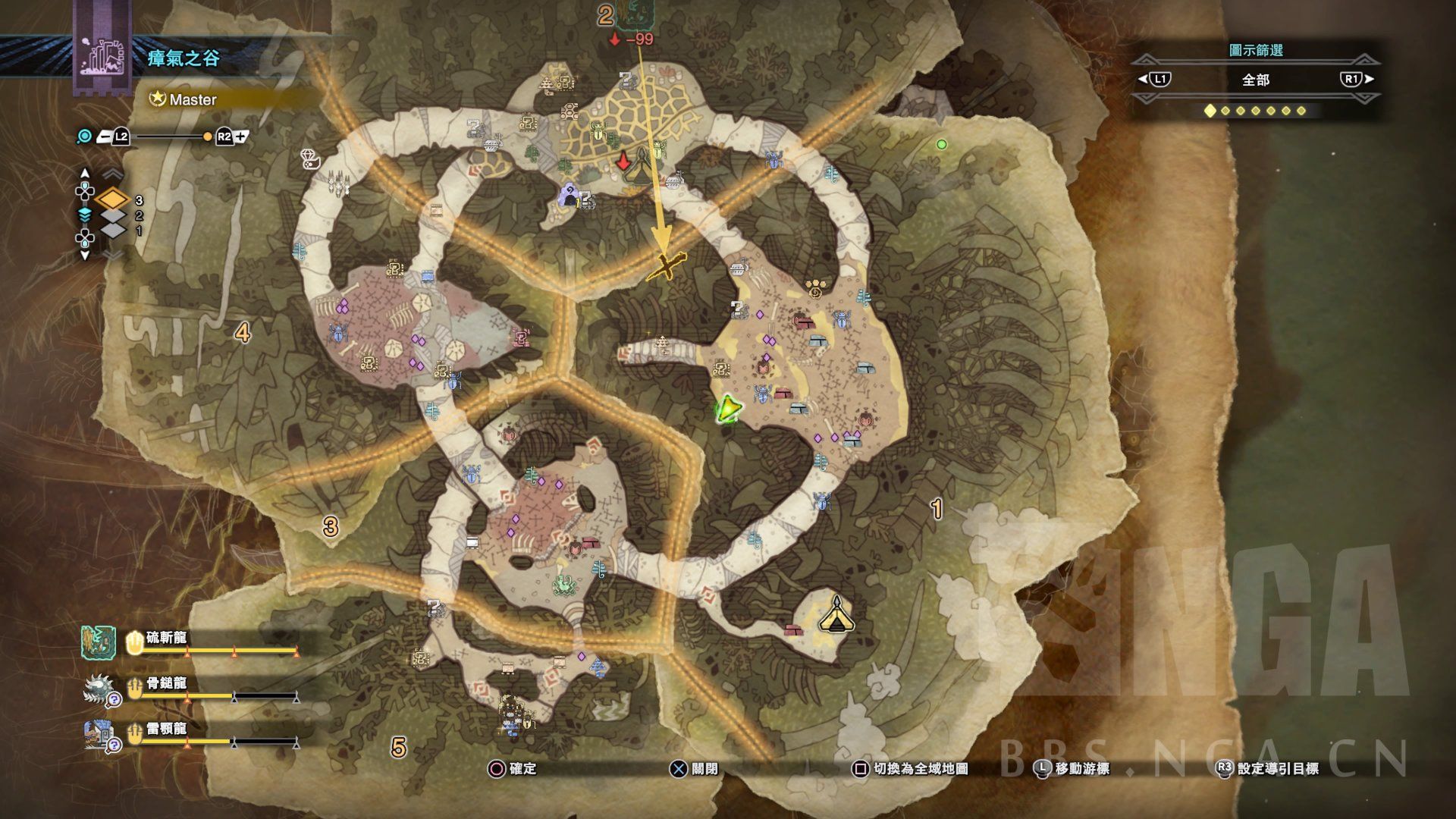Choose the 骨鎚龍 monster entry

166,683
